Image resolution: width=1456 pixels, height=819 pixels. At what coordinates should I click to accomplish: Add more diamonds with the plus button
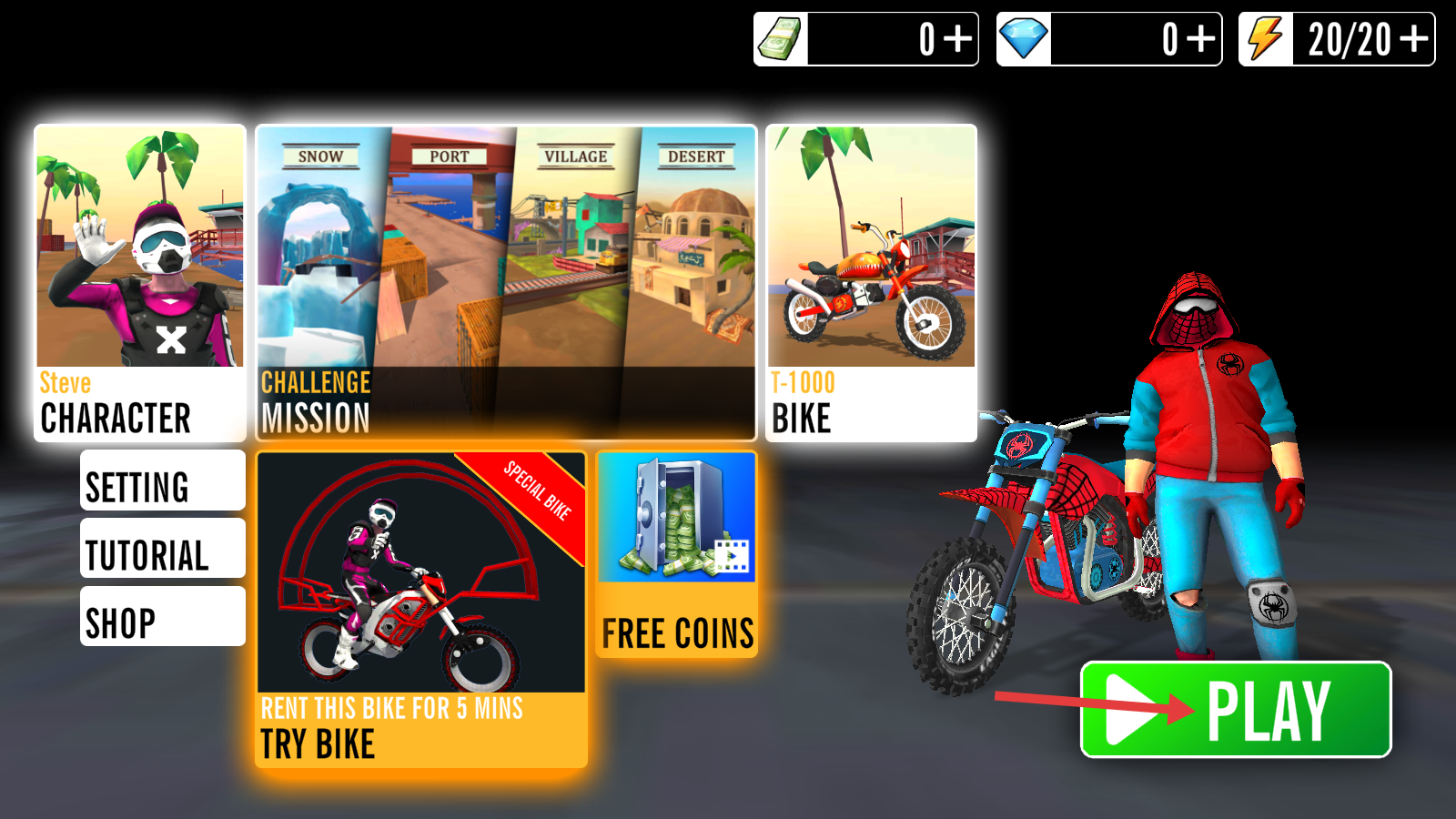click(x=1201, y=39)
